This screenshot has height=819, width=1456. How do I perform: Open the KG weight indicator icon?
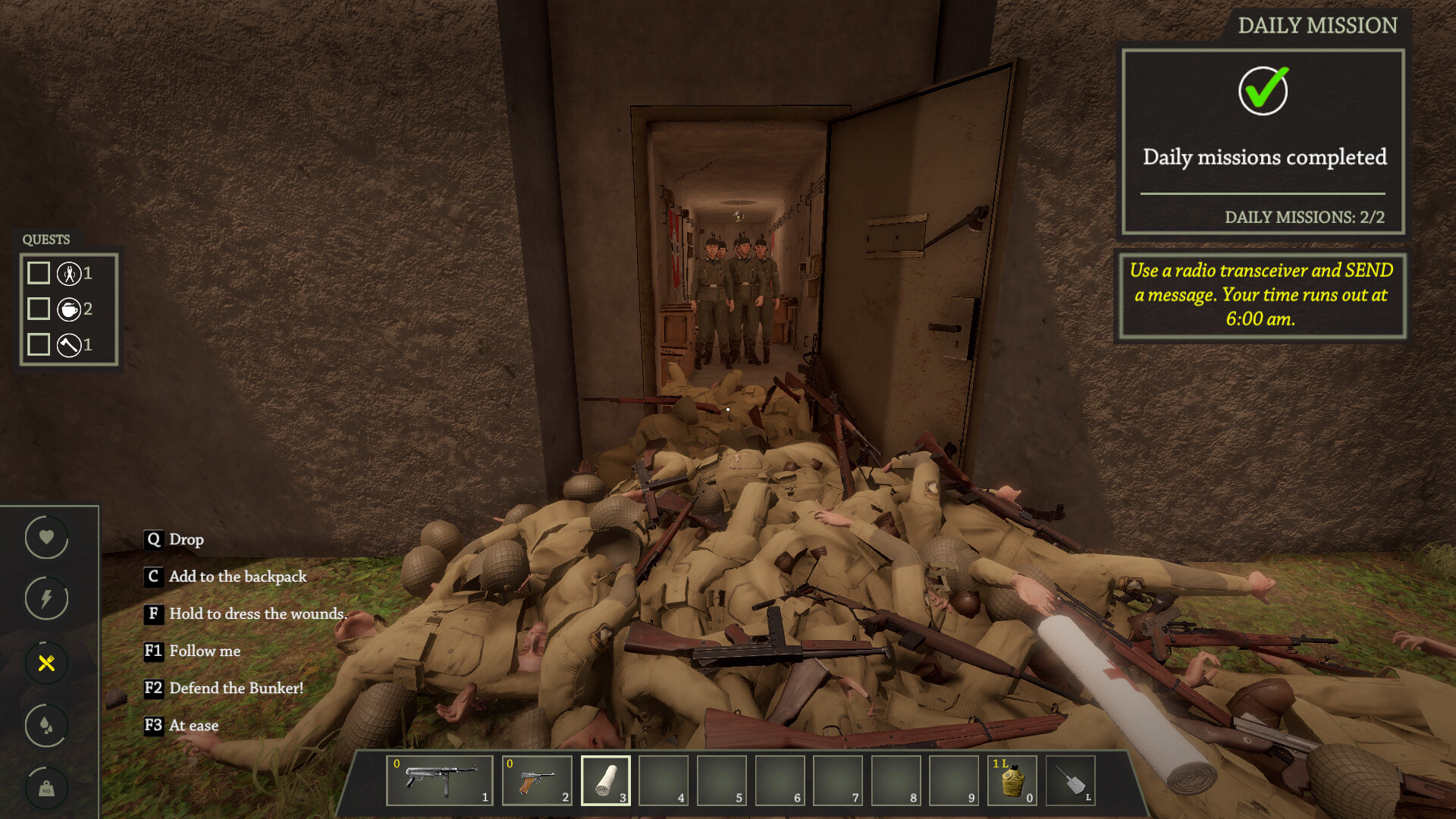pyautogui.click(x=45, y=788)
